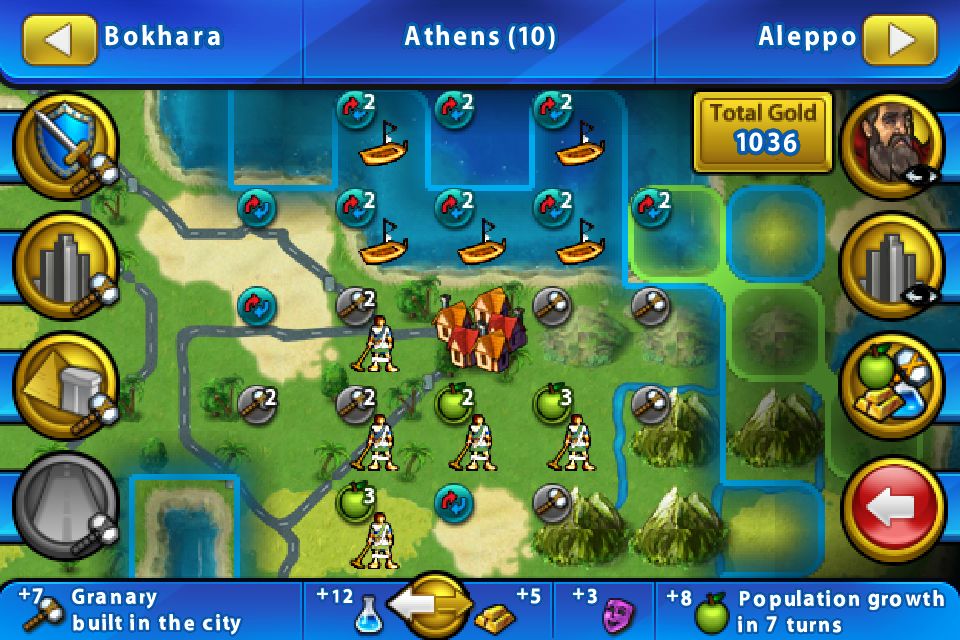Open the sword and shield units build button
Image resolution: width=960 pixels, height=640 pixels.
coord(66,145)
